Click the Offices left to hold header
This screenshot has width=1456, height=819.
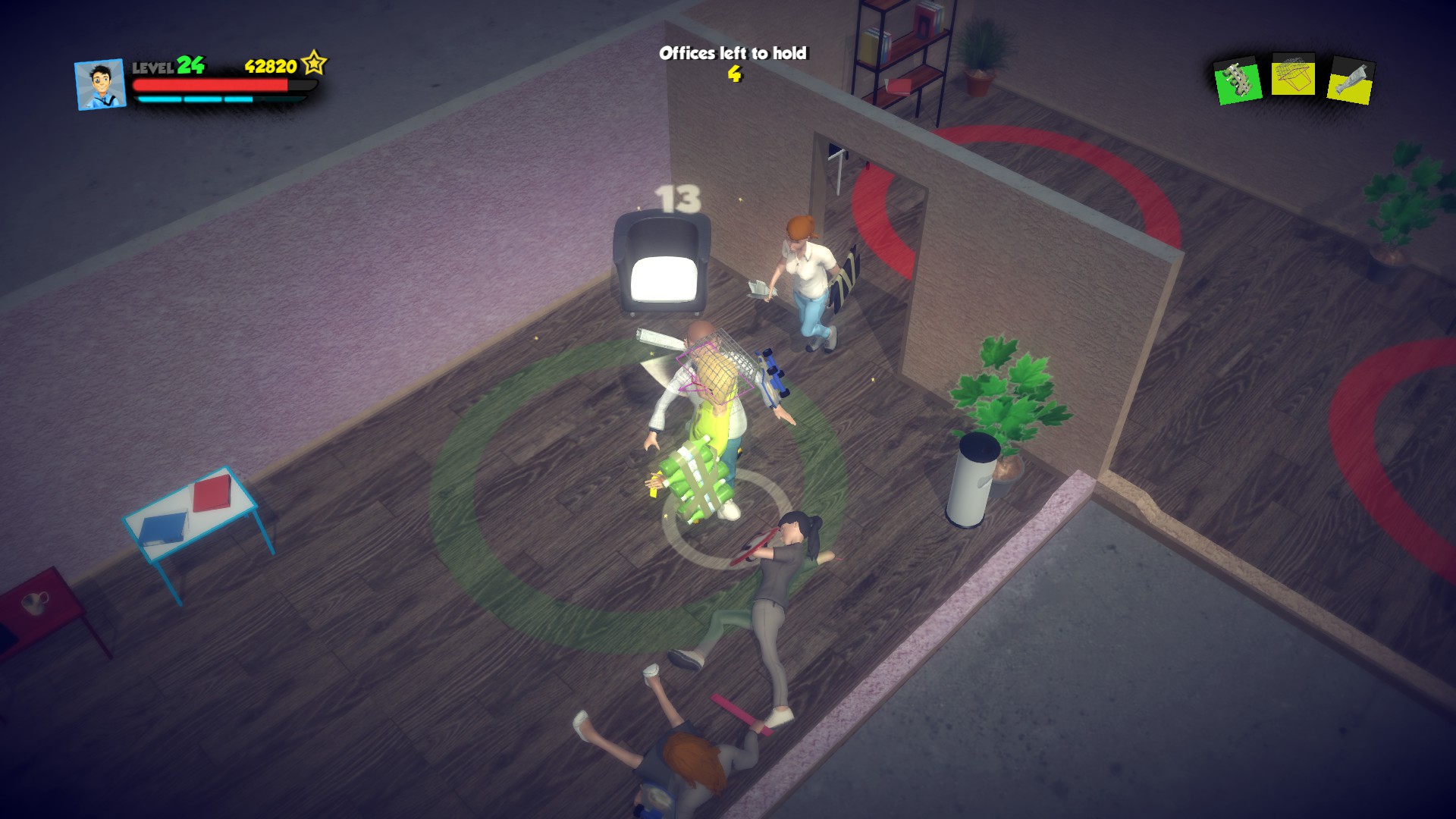tap(733, 54)
